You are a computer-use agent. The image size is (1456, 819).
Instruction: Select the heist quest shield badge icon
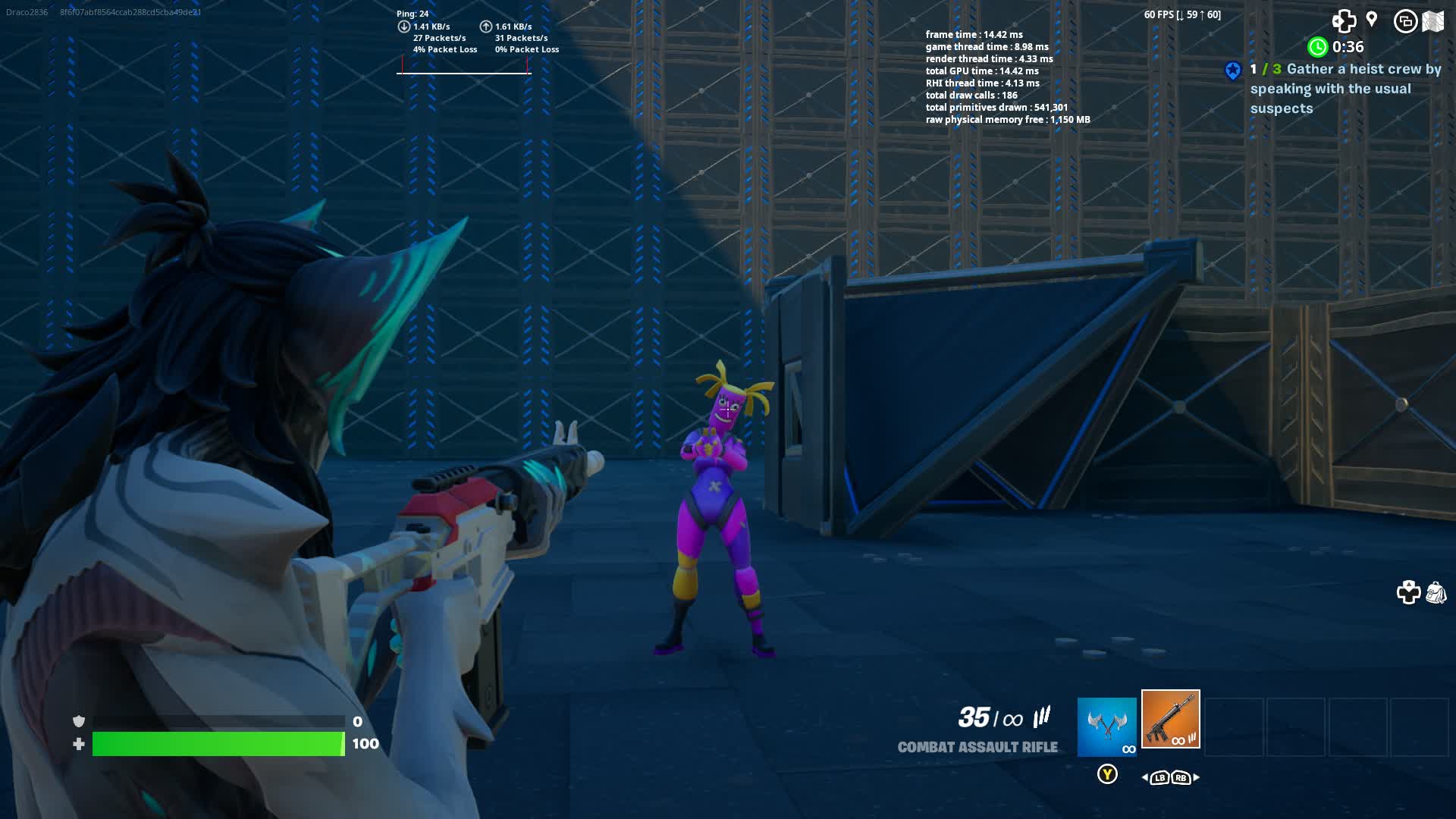[1235, 69]
